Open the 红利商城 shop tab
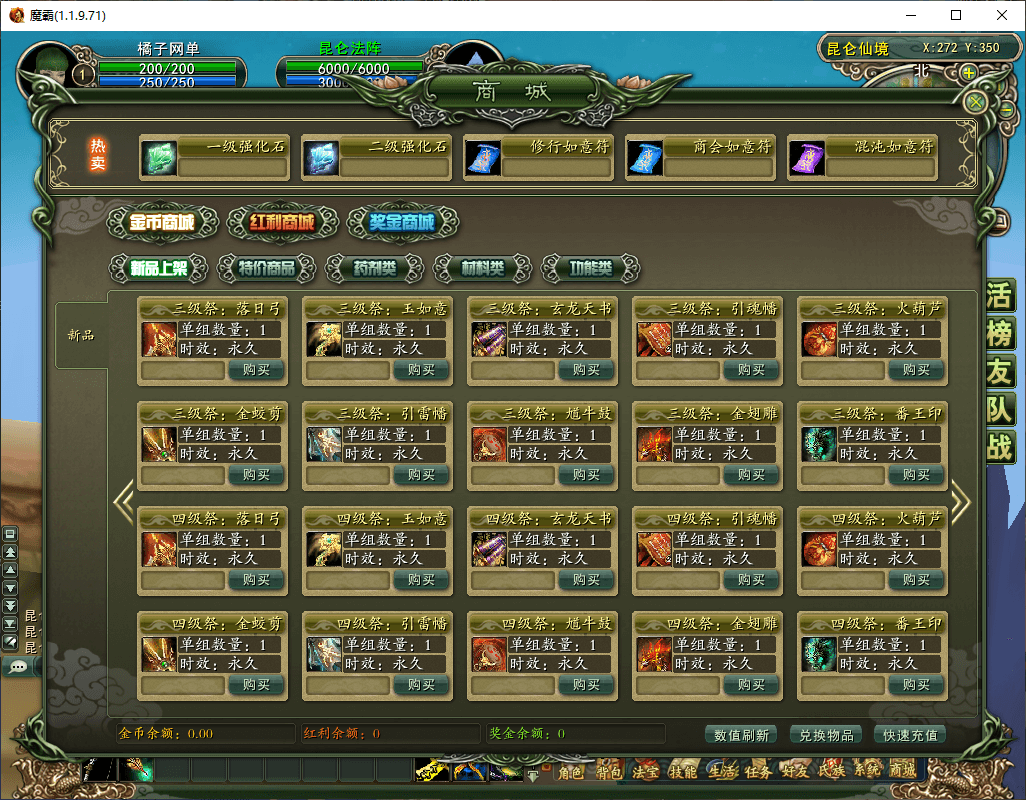This screenshot has height=800, width=1026. (x=282, y=222)
